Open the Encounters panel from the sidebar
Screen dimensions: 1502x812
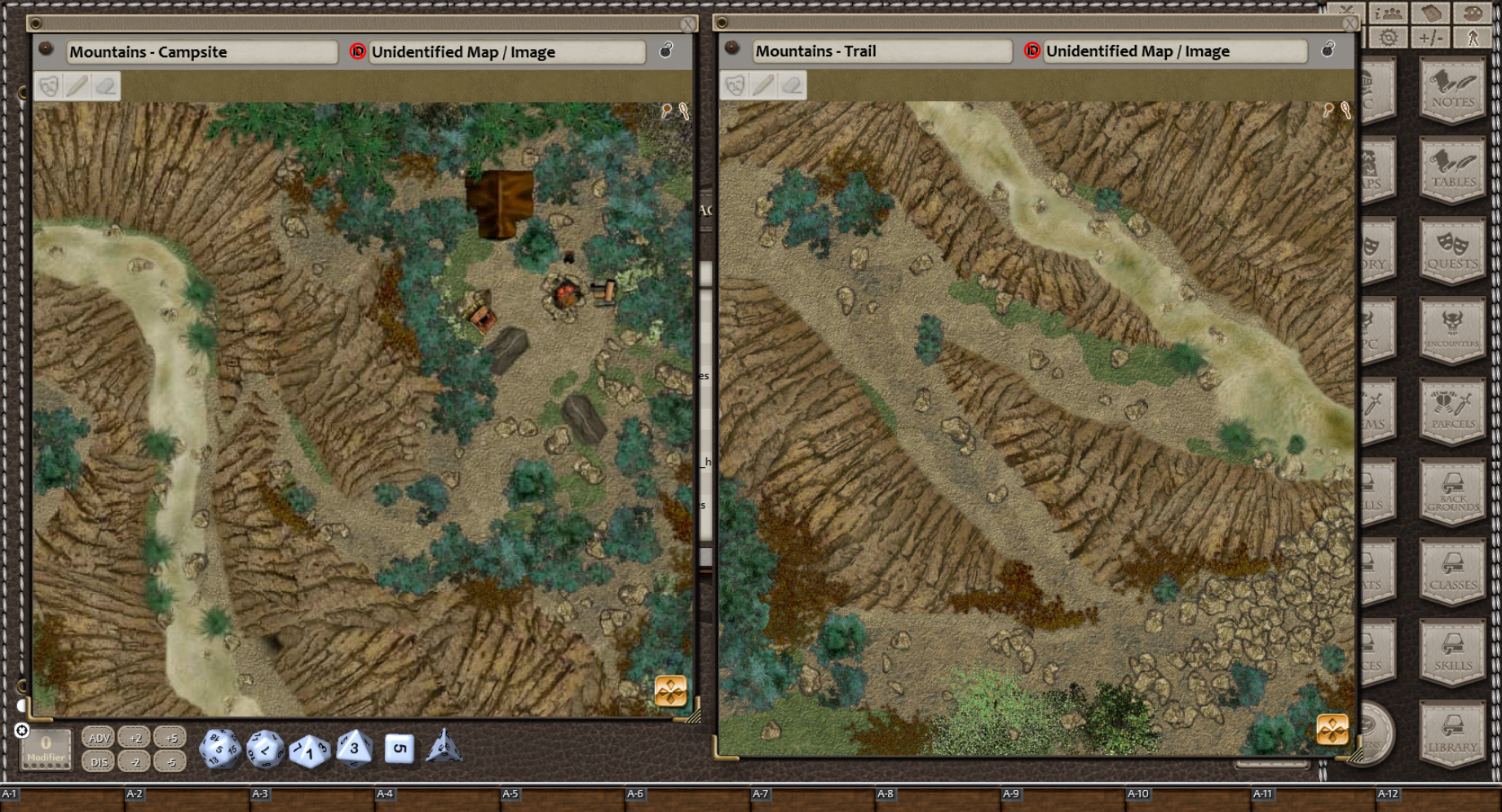tap(1452, 330)
